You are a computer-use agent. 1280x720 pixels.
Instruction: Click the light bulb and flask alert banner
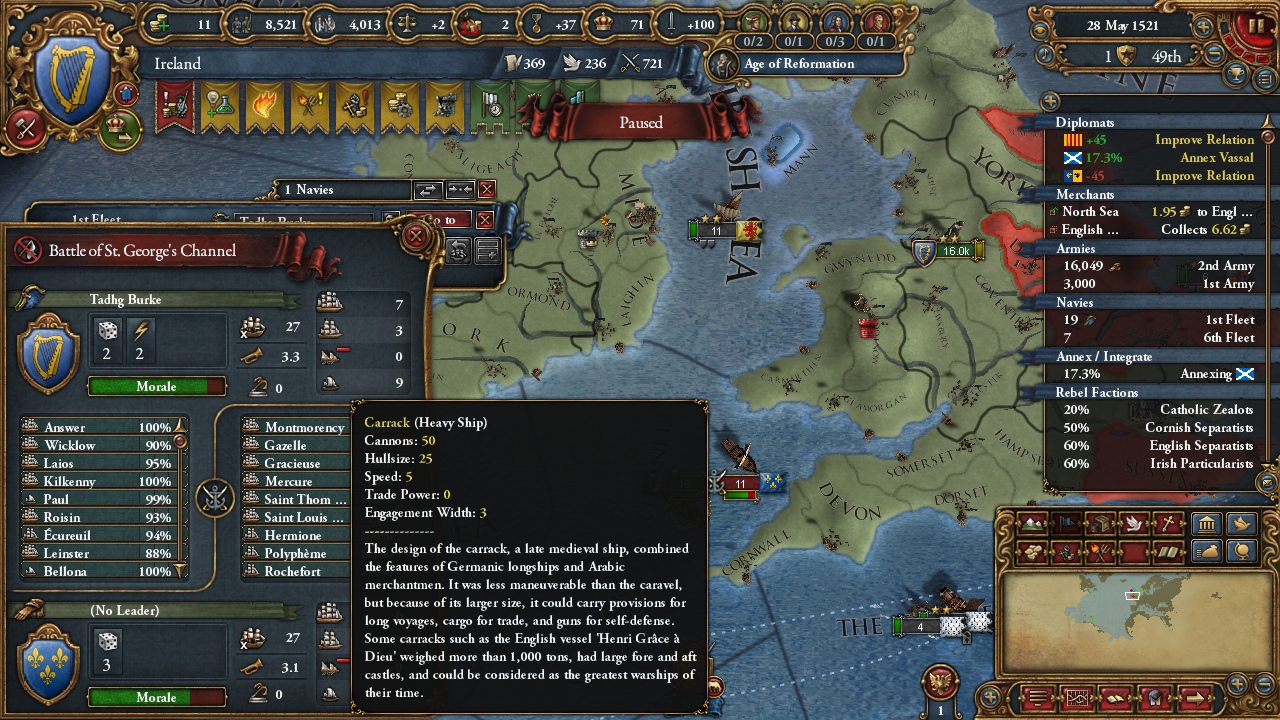click(x=219, y=105)
